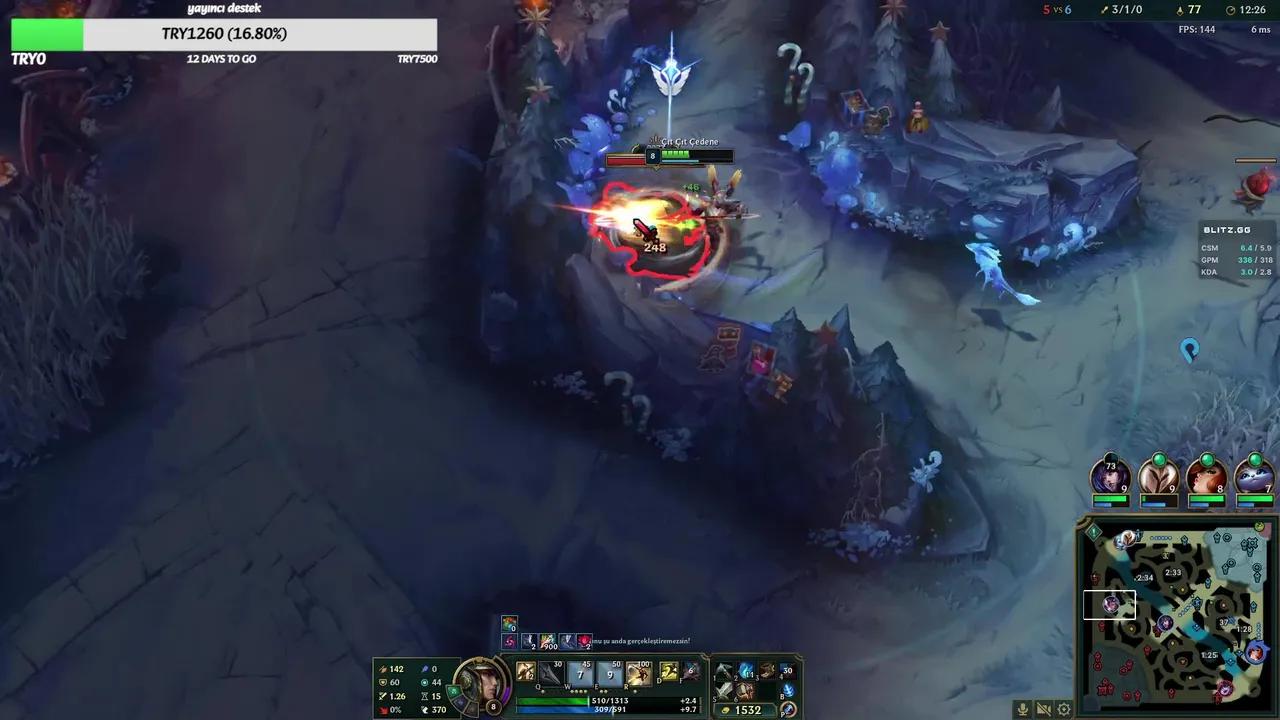Toggle the disabled camera icon

click(x=1044, y=709)
